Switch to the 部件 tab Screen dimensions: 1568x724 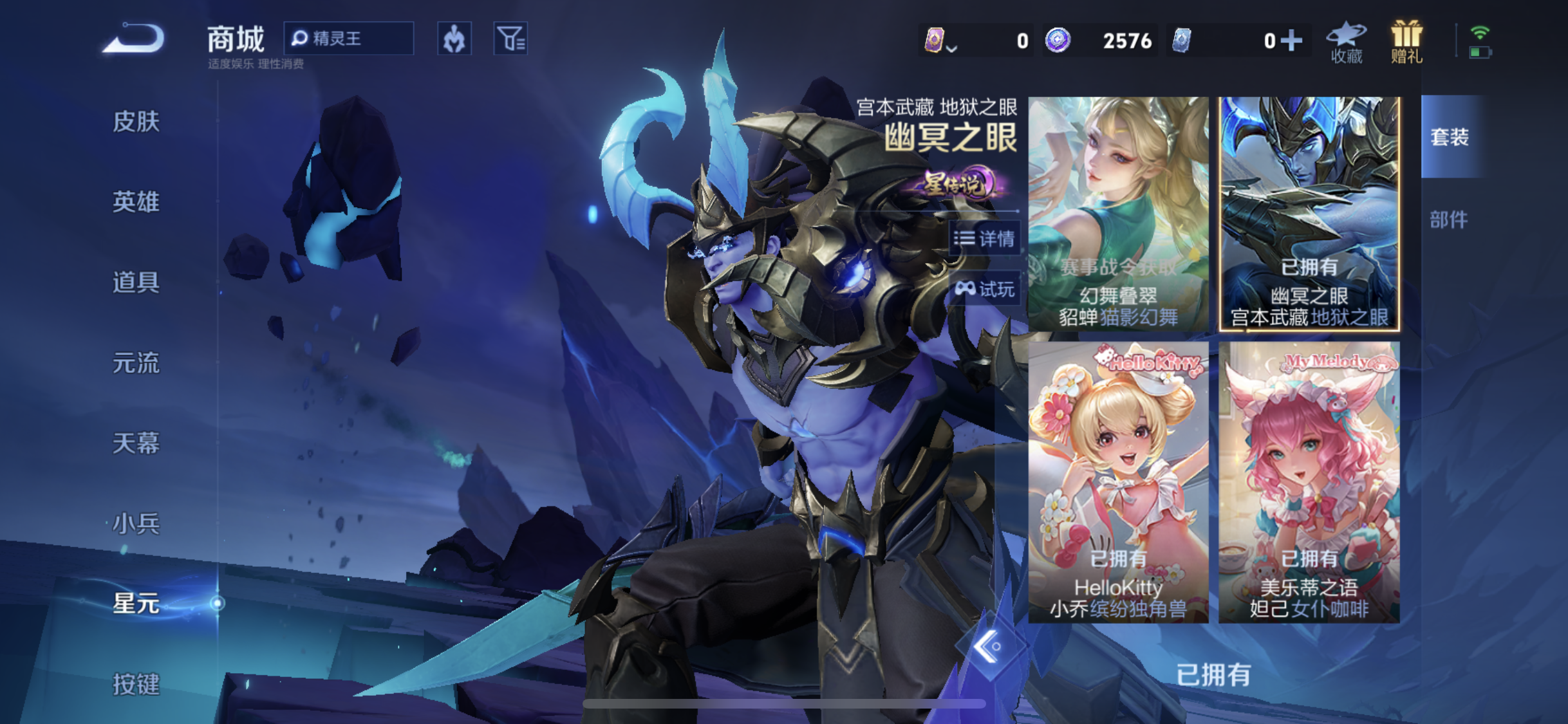coord(1449,219)
